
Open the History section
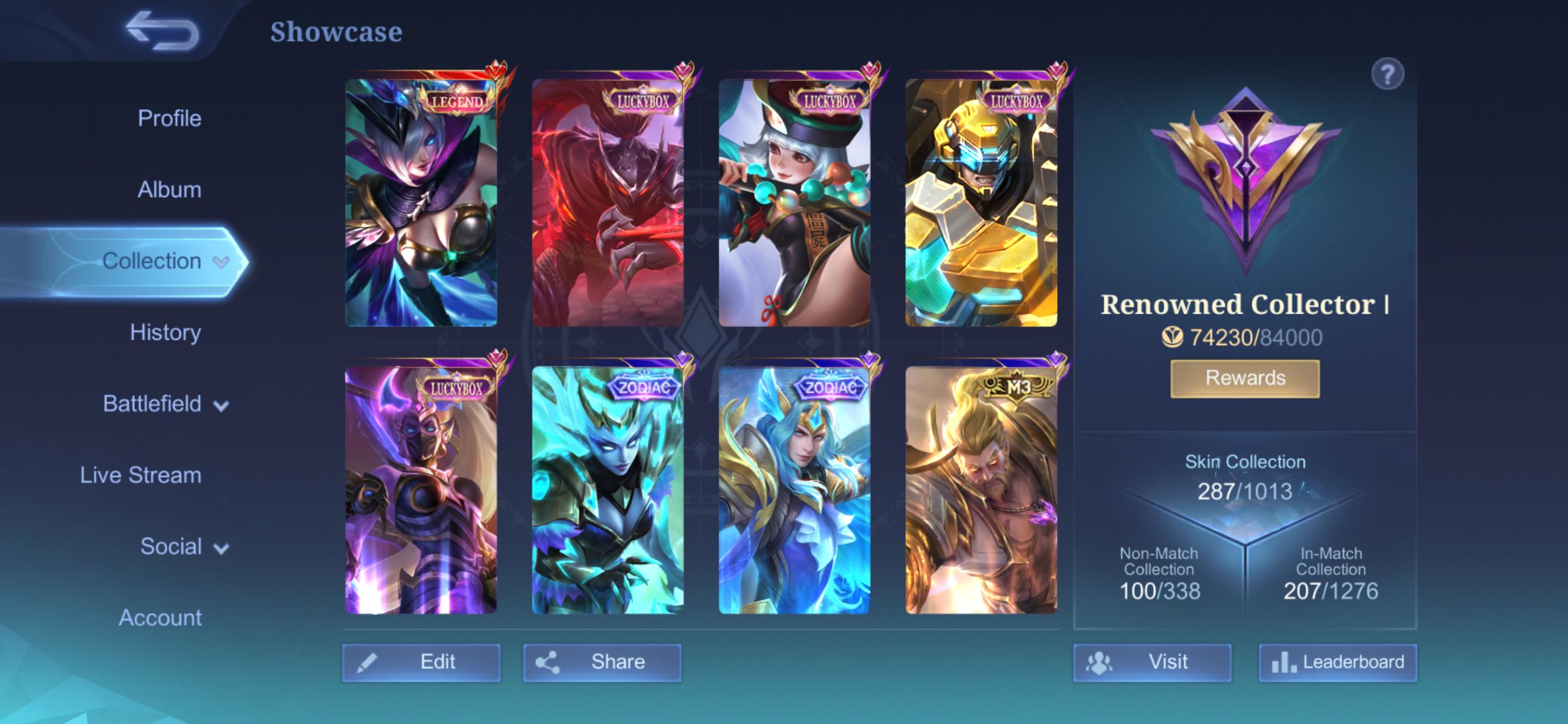[166, 333]
